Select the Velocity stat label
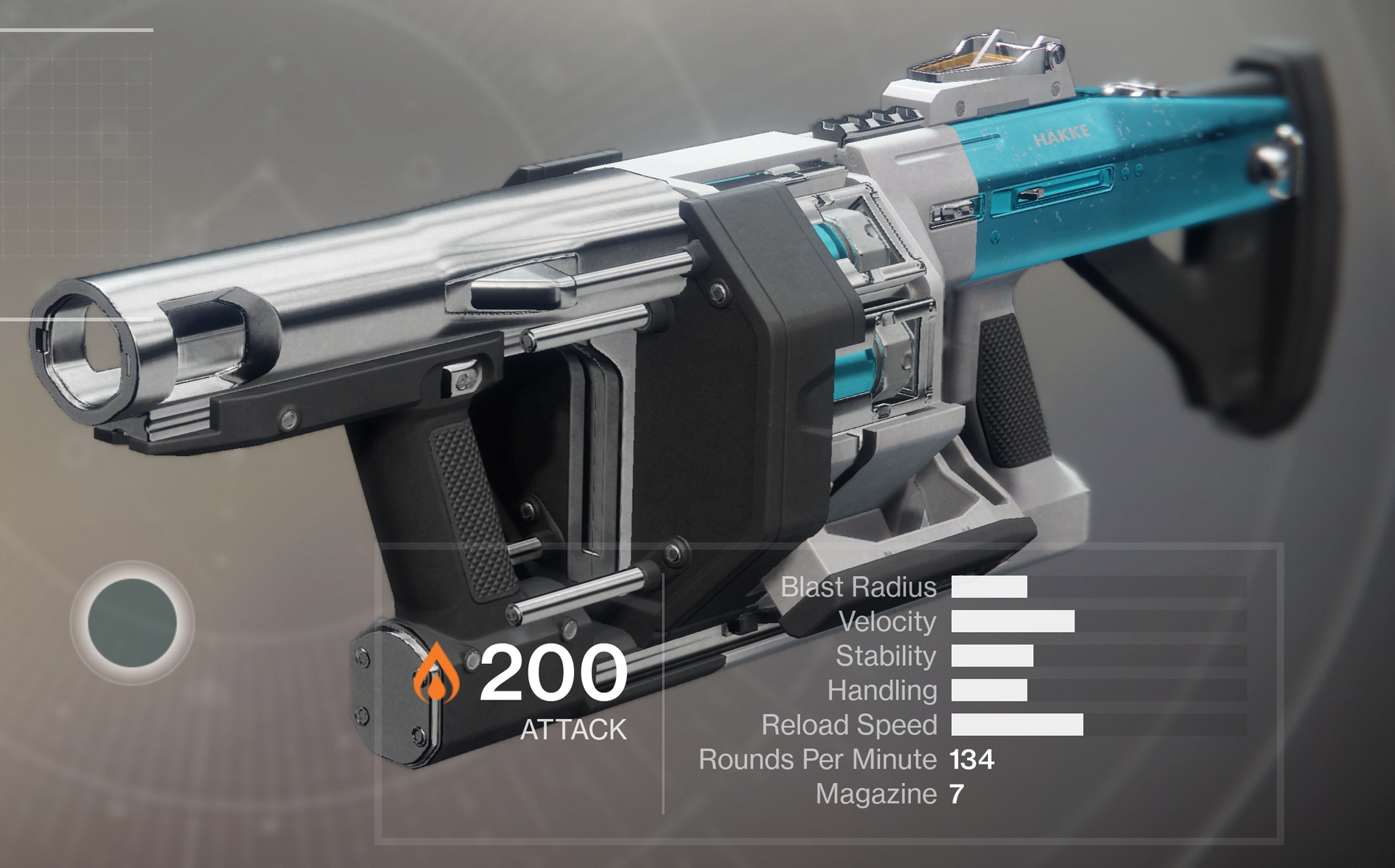This screenshot has width=1395, height=868. coord(890,622)
